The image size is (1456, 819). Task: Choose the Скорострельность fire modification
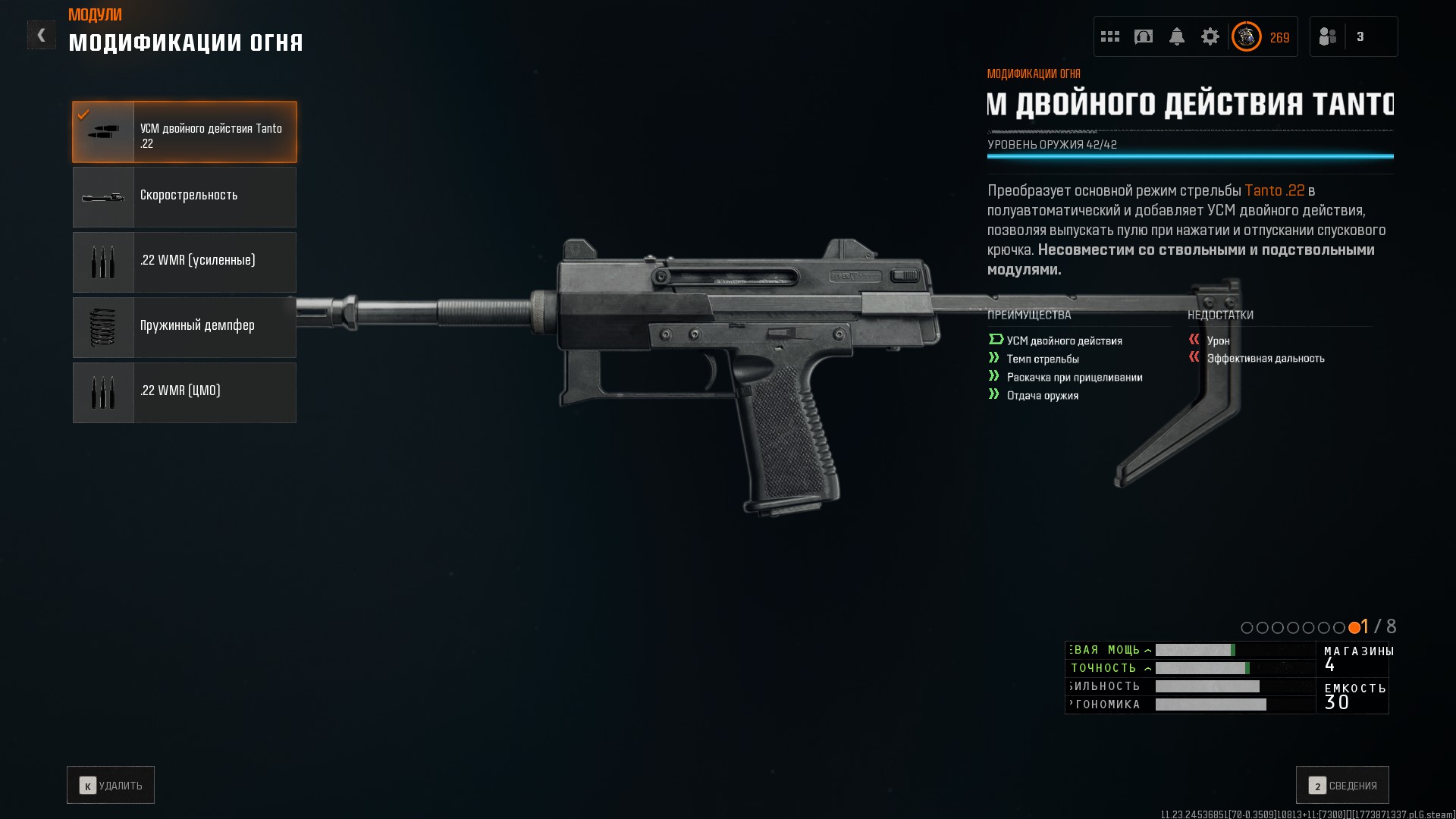(184, 197)
